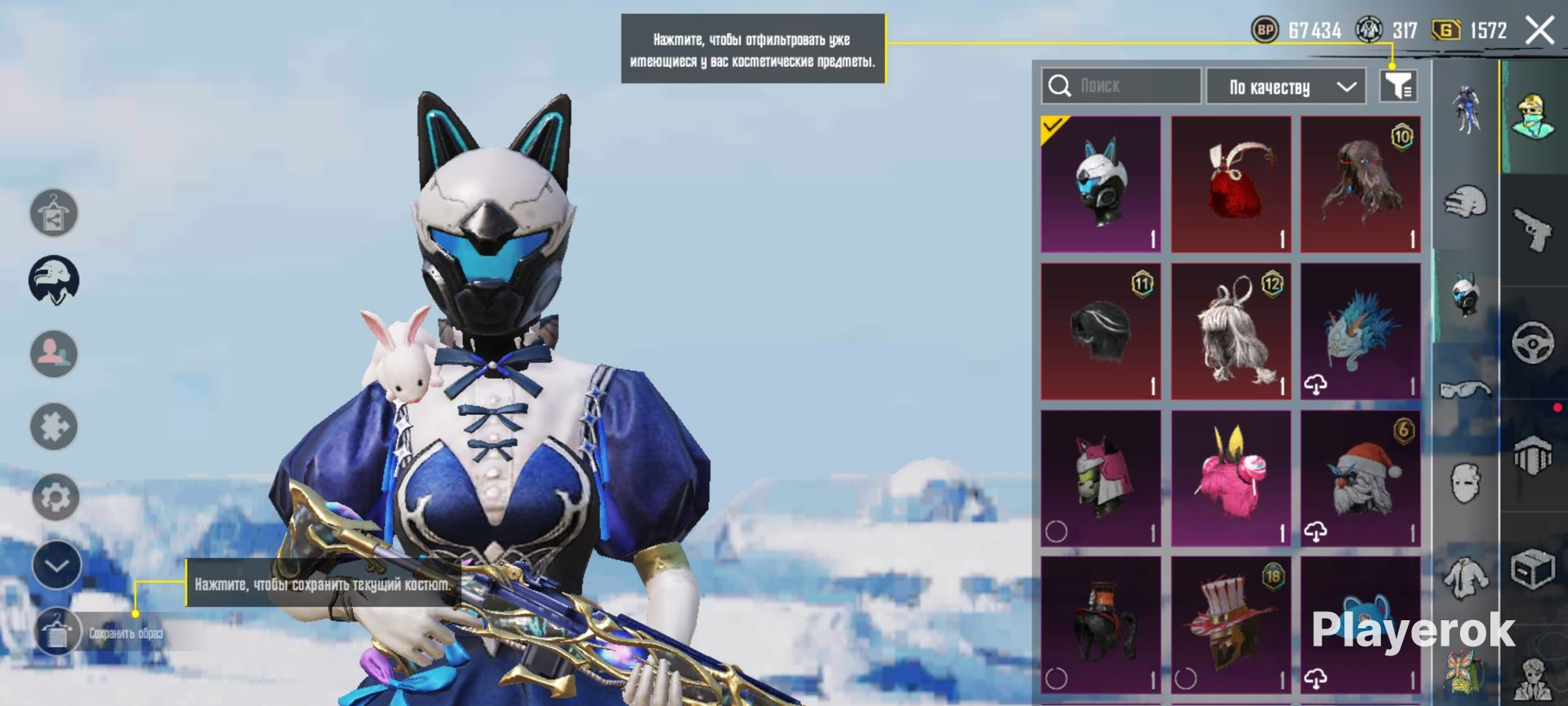Screen dimensions: 1568x706
Task: Share outfit using the hanger share icon
Action: tap(54, 213)
